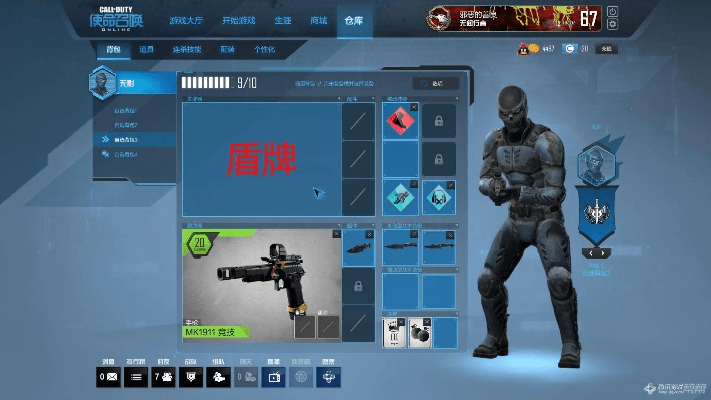Go to 开始游戏 start game
Image resolution: width=711 pixels, height=400 pixels.
tap(237, 20)
